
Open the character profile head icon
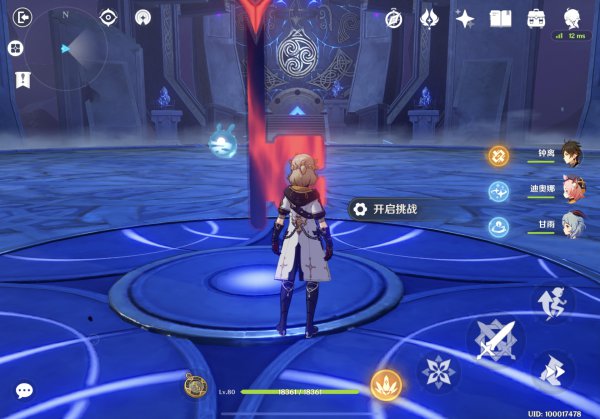[x=572, y=18]
